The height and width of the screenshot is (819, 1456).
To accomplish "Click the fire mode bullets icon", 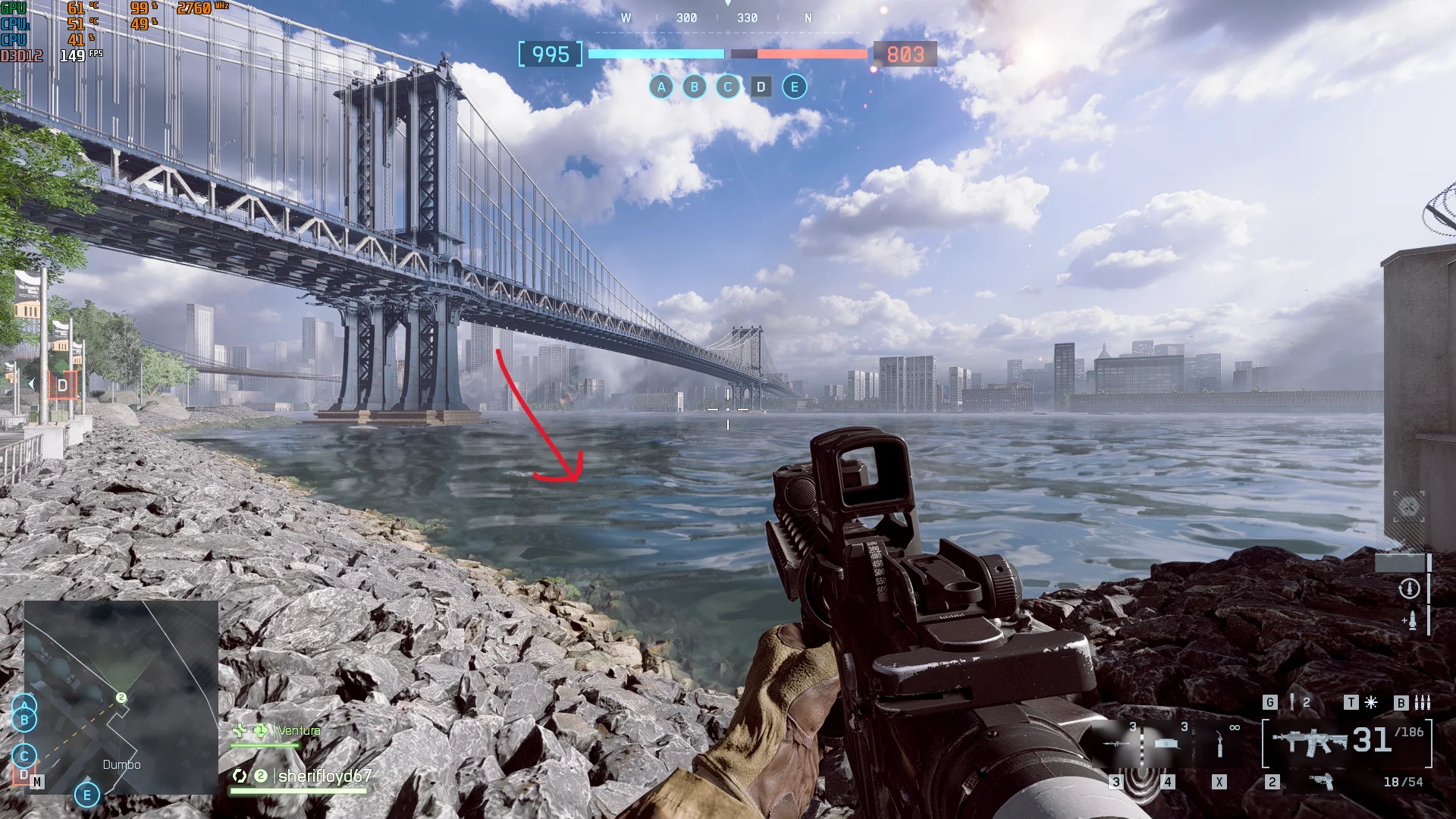I will pos(1423,702).
